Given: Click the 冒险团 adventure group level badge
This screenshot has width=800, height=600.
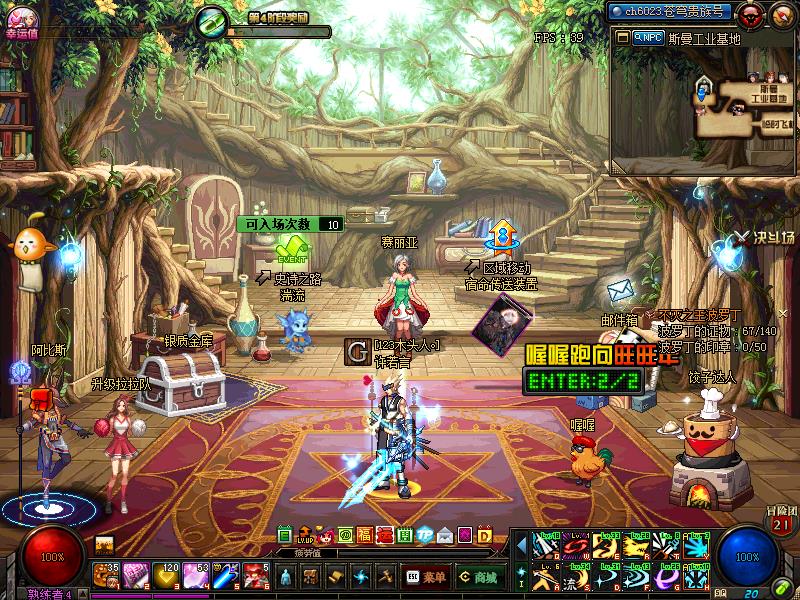Looking at the screenshot, I should tap(781, 521).
